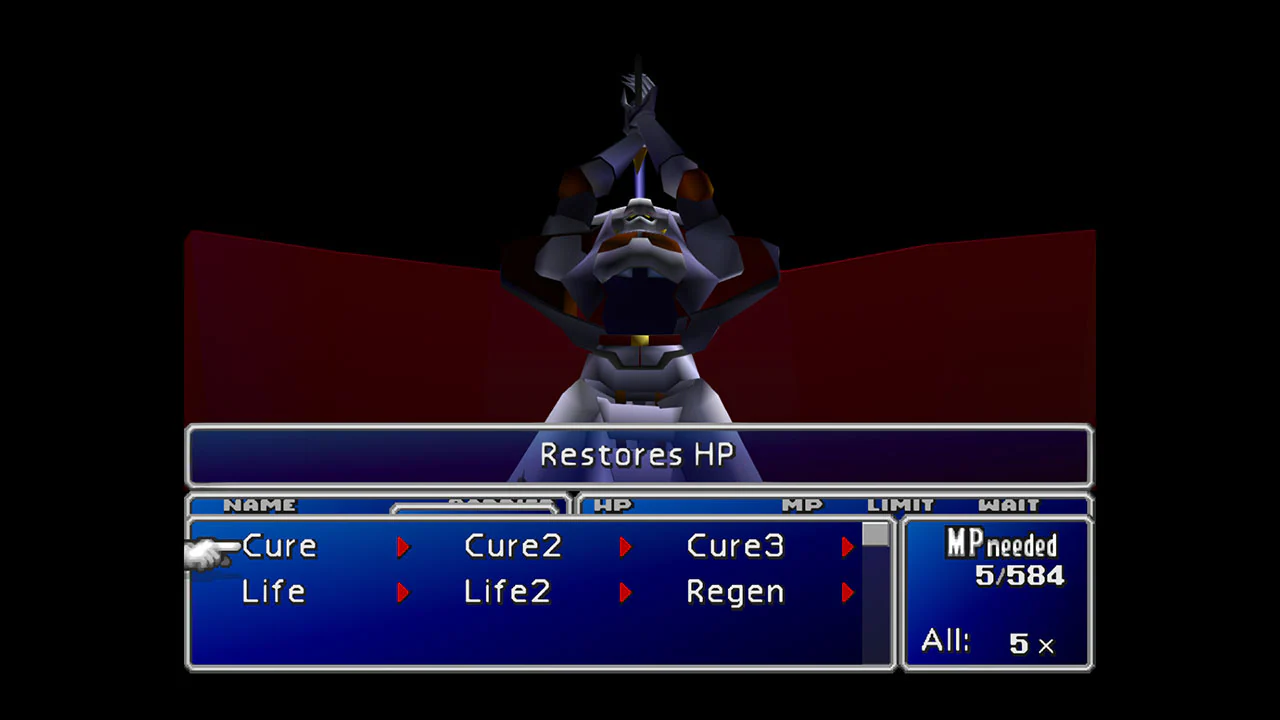This screenshot has width=1280, height=720.
Task: Click the red arrow beside Cure2
Action: [x=625, y=546]
